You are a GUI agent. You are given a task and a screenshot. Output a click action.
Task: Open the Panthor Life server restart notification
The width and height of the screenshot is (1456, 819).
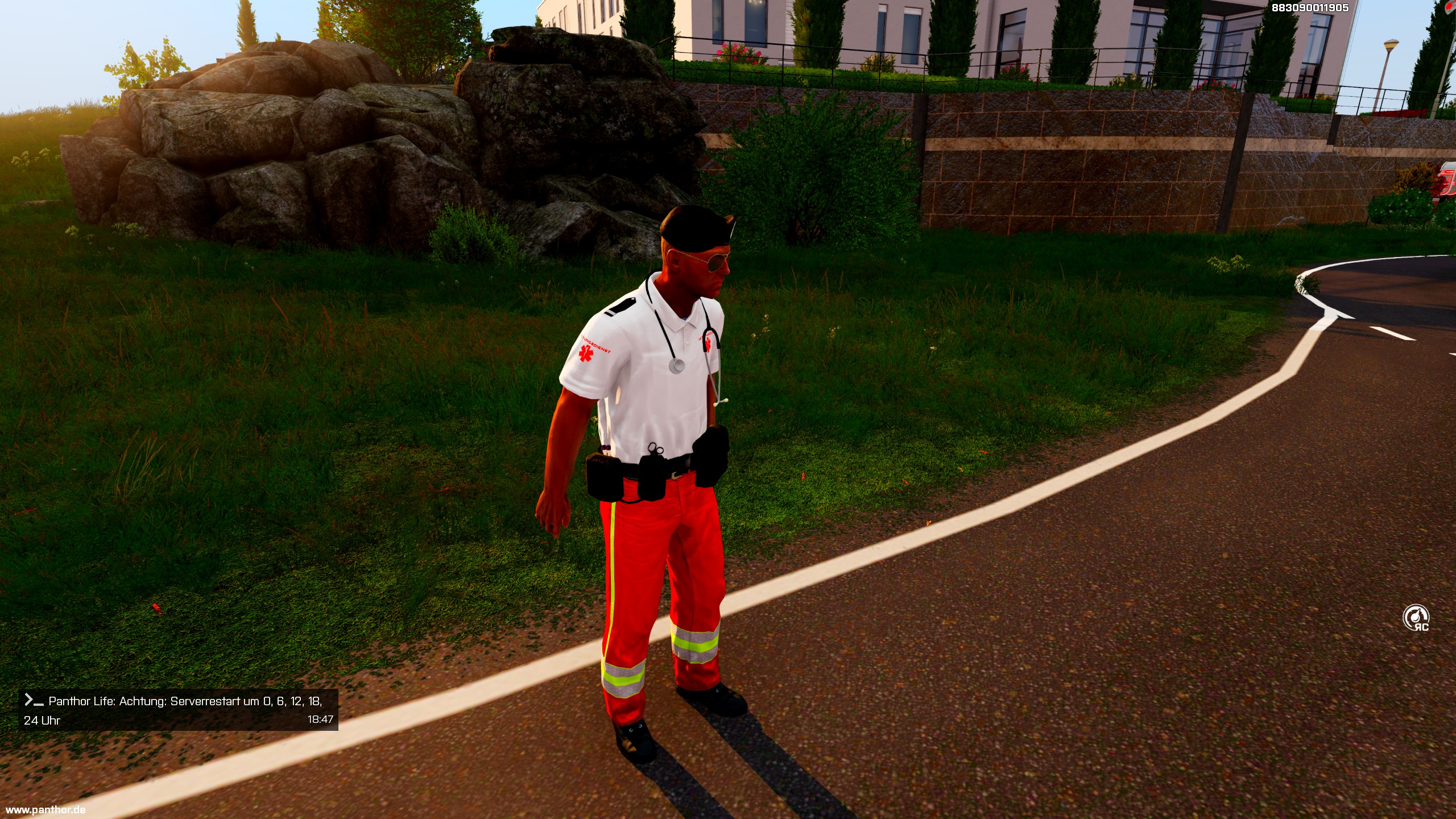[178, 710]
